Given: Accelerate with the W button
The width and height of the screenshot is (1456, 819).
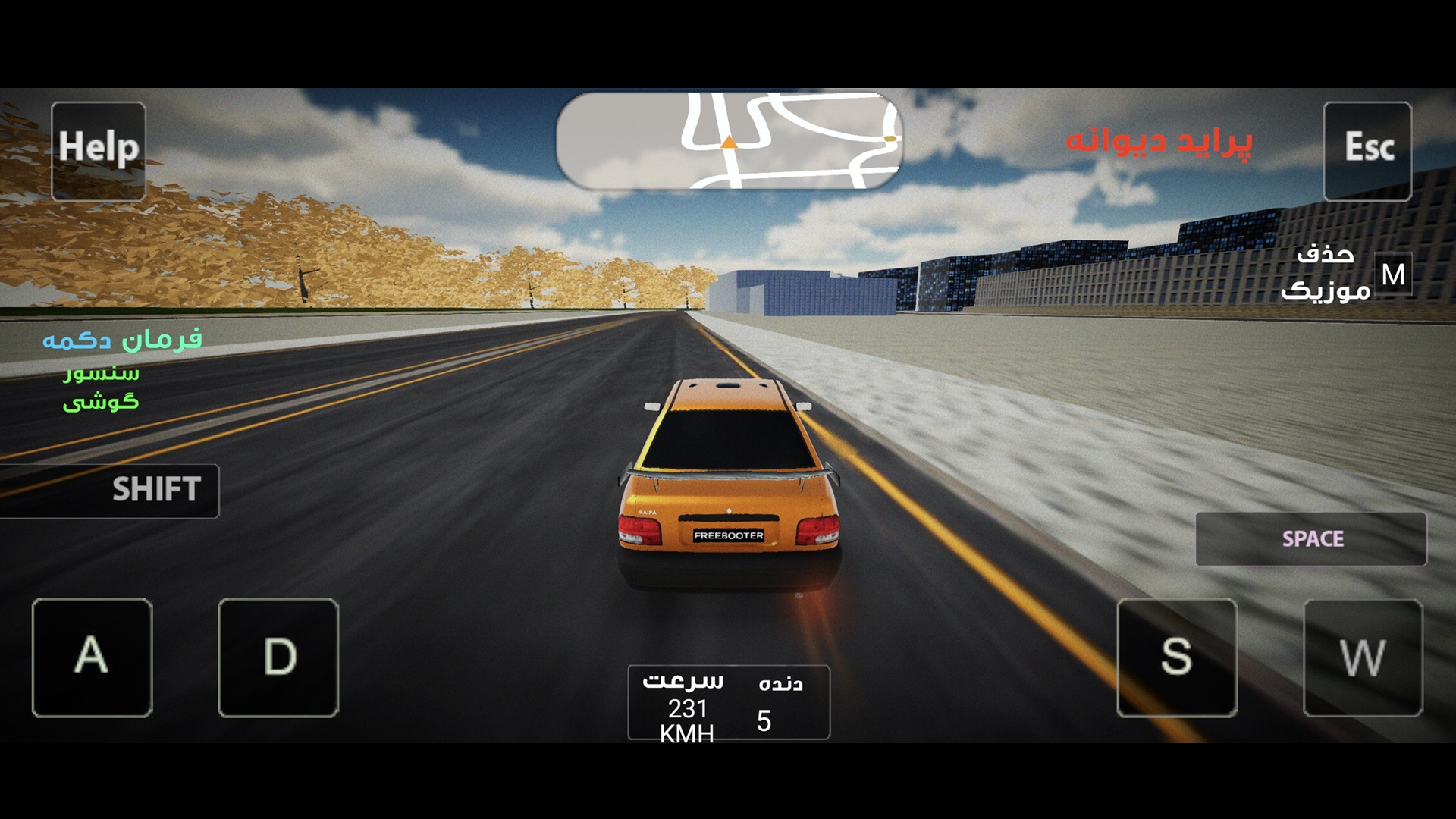Looking at the screenshot, I should [1363, 657].
